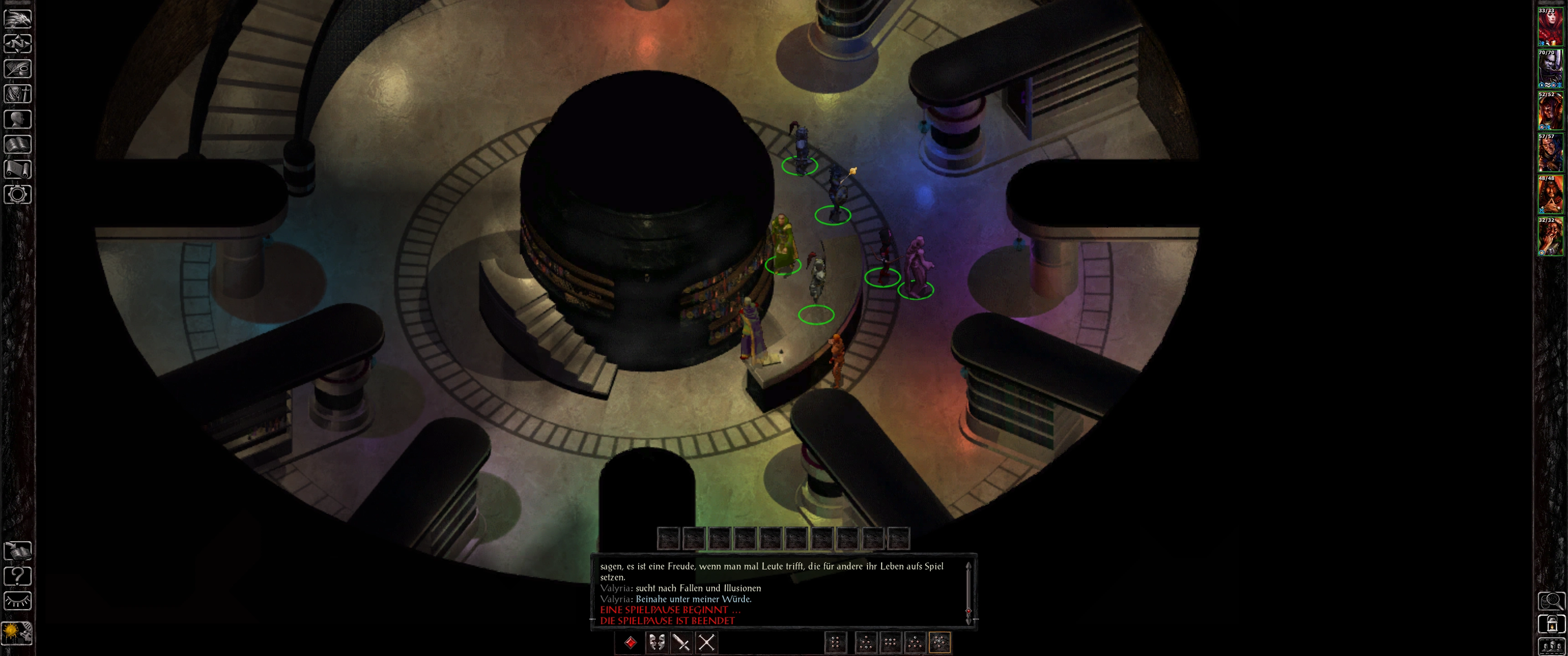Select the party portrait with 70/70 health

click(1550, 68)
